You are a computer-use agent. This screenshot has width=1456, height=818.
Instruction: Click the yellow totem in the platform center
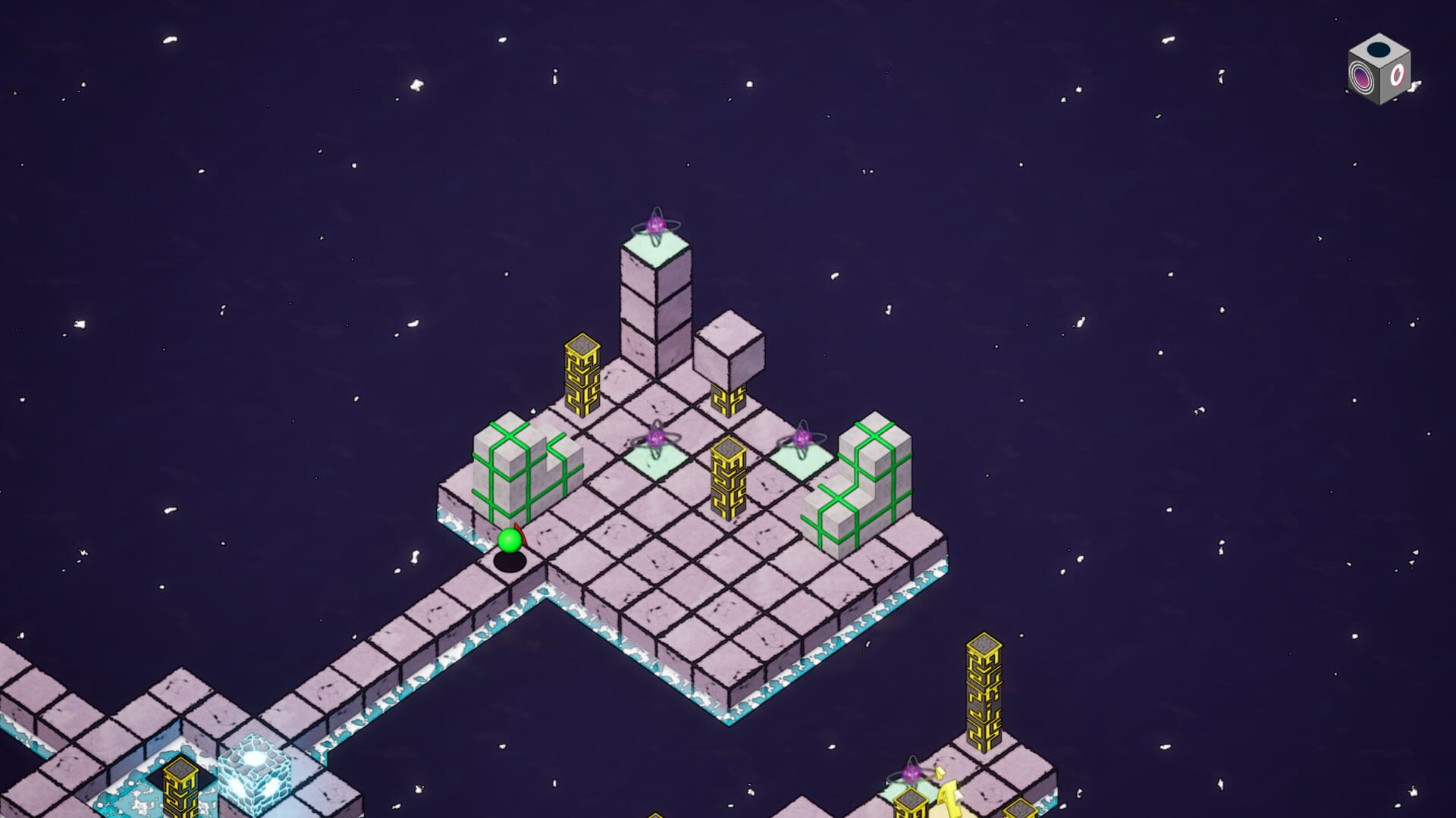click(728, 478)
